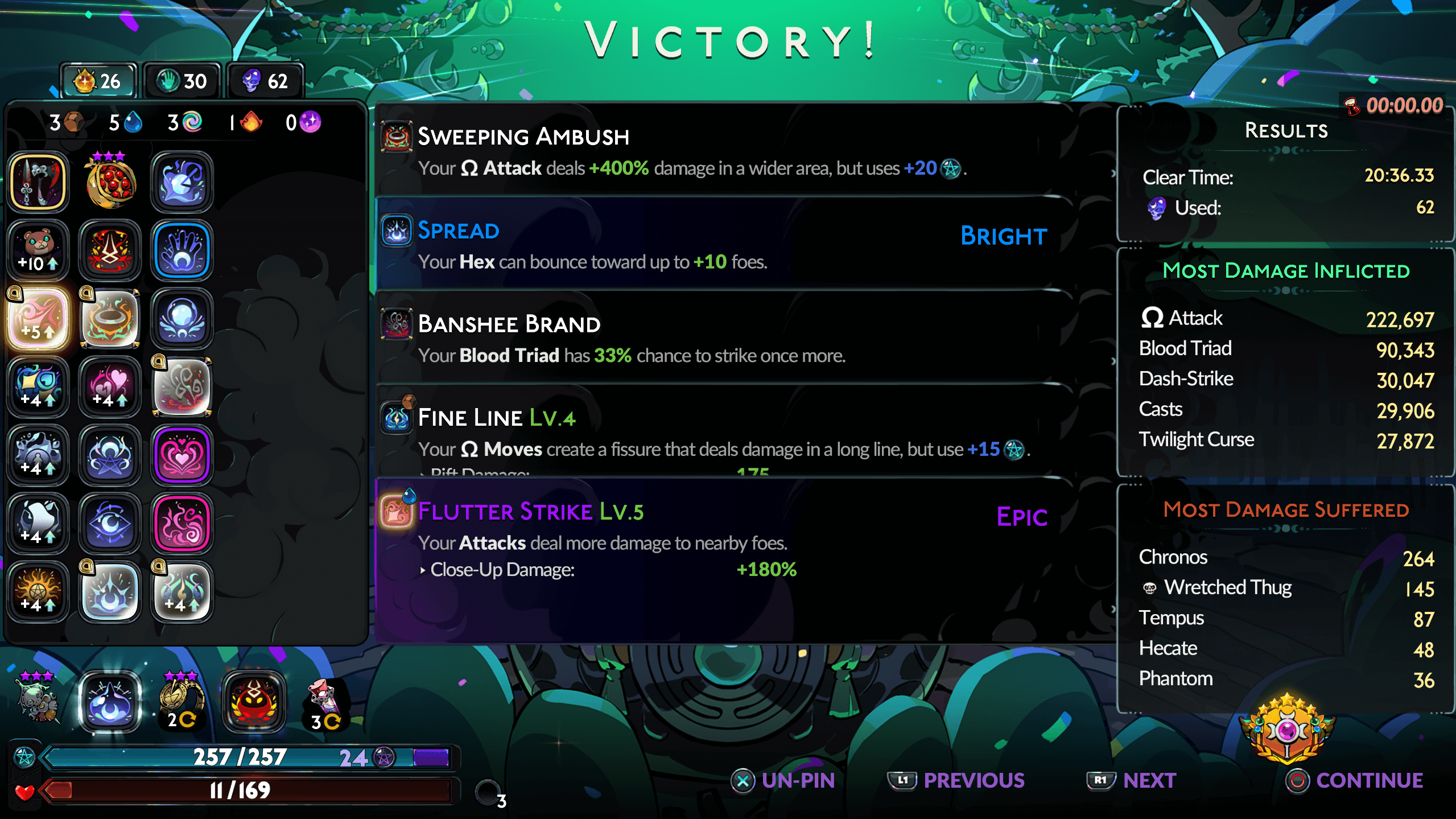Go to the NEXT results page

coord(1129,780)
